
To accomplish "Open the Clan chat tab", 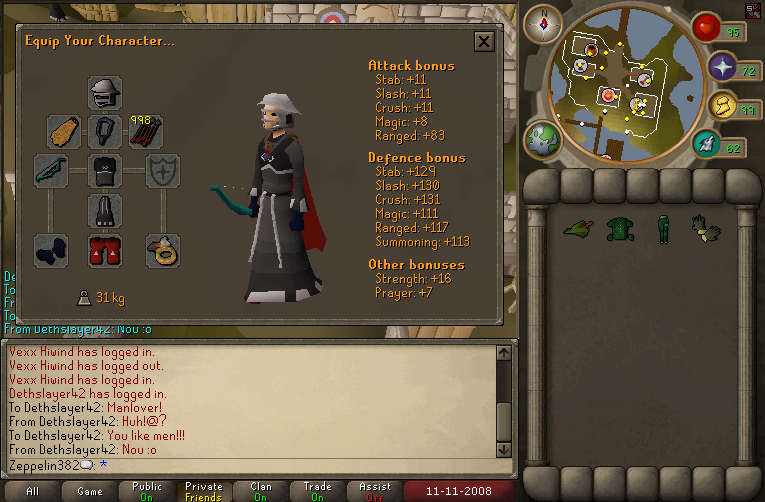I will 260,491.
